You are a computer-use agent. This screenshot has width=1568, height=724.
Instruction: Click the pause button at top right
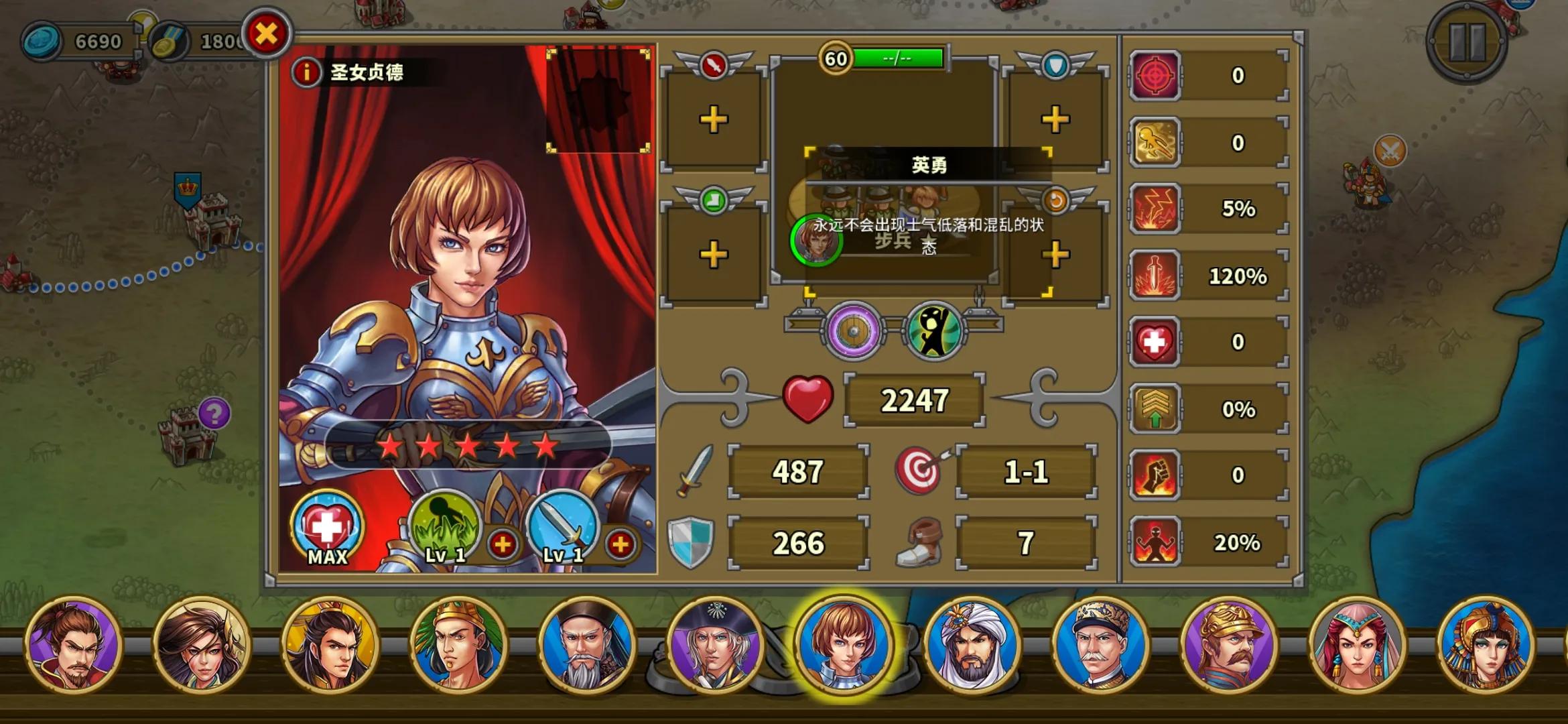tap(1469, 40)
